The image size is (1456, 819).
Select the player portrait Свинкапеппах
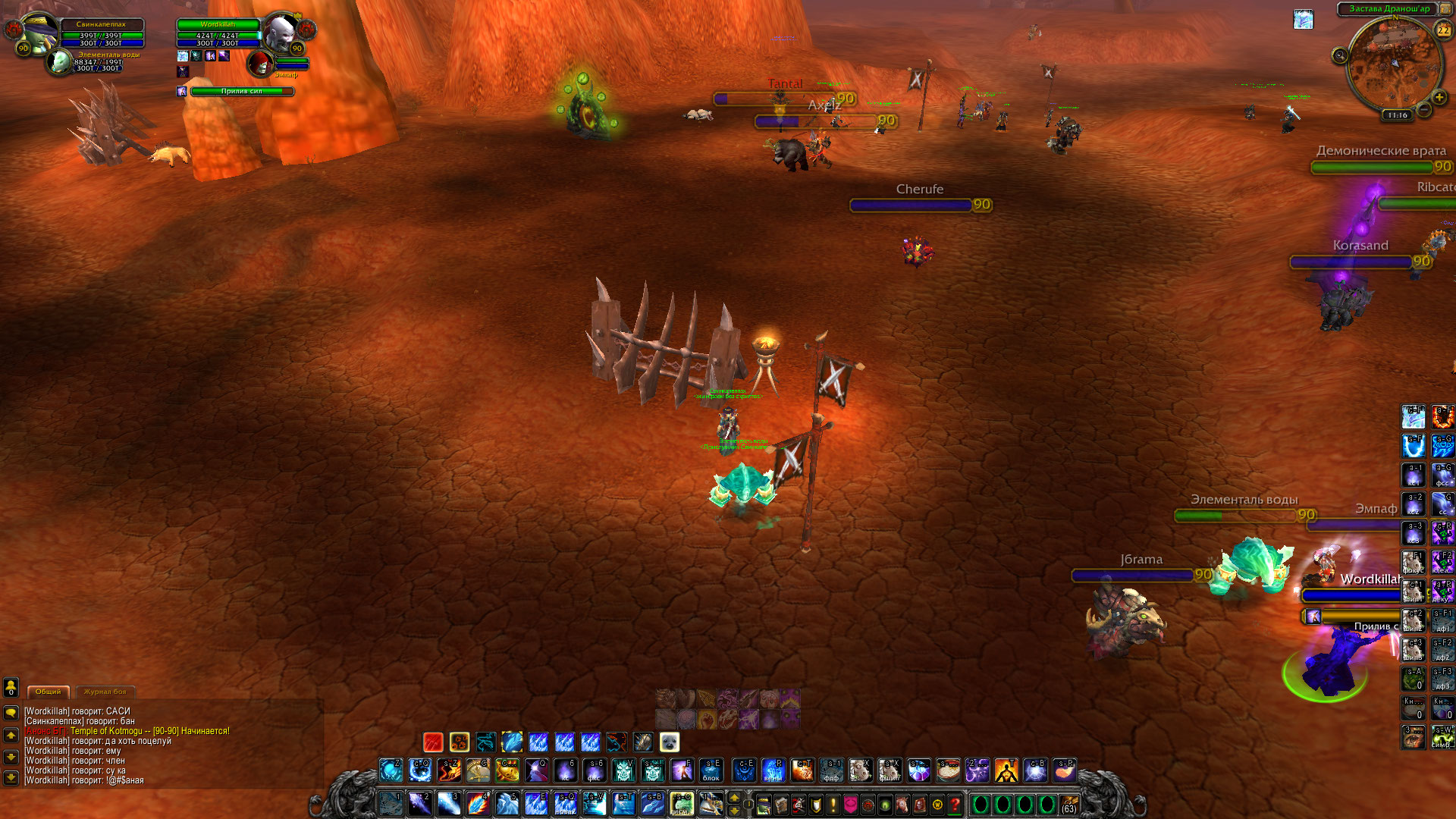[x=38, y=33]
